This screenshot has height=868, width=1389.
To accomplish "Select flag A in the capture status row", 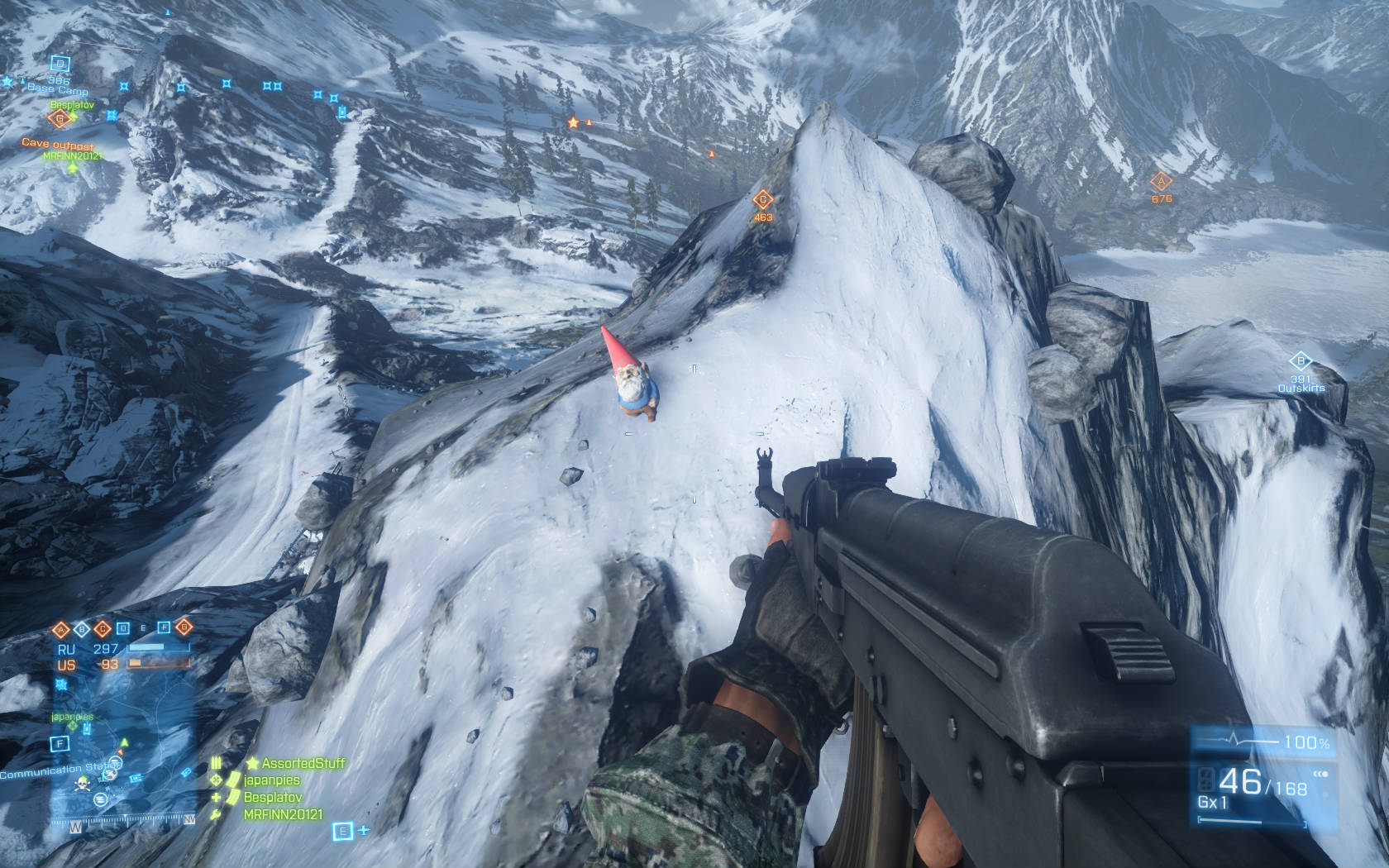I will 62,628.
